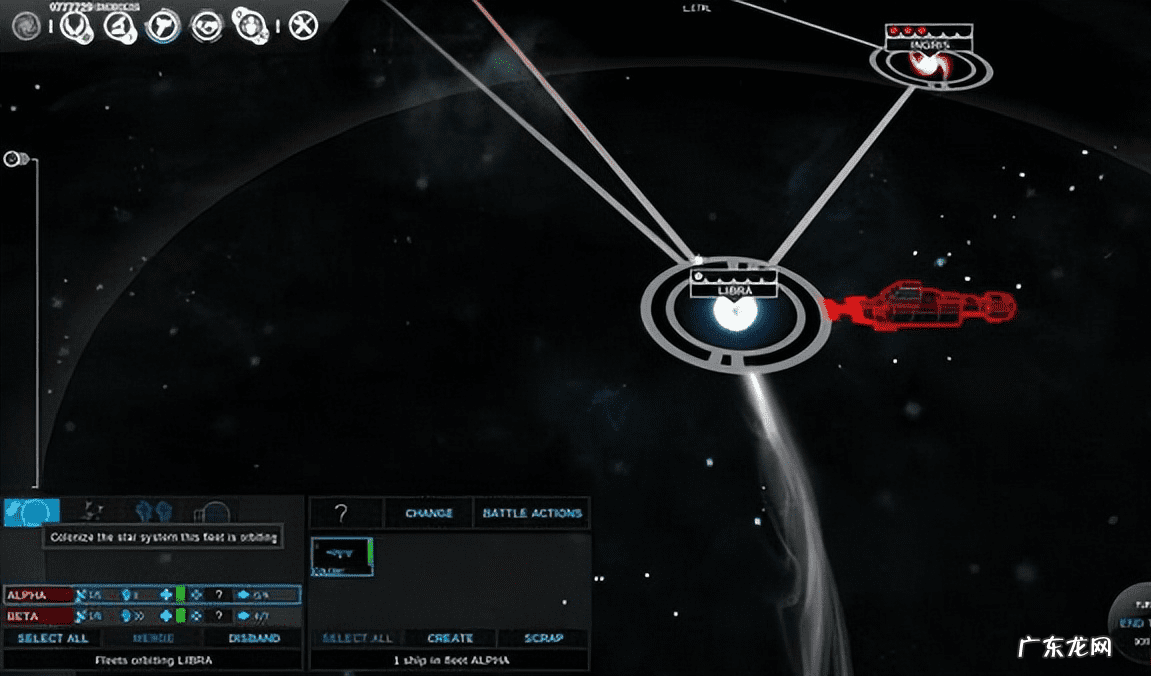This screenshot has height=676, width=1151.
Task: Open BATTLE ACTIONS
Action: (531, 513)
